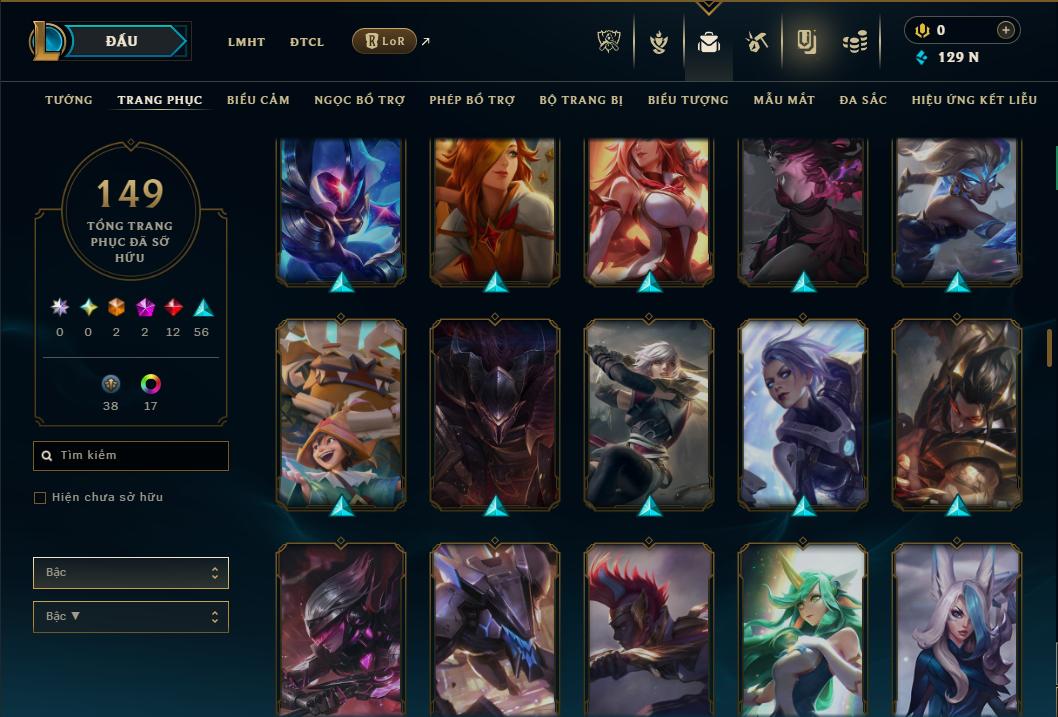
Task: Switch to the LMHT game link
Action: [246, 42]
